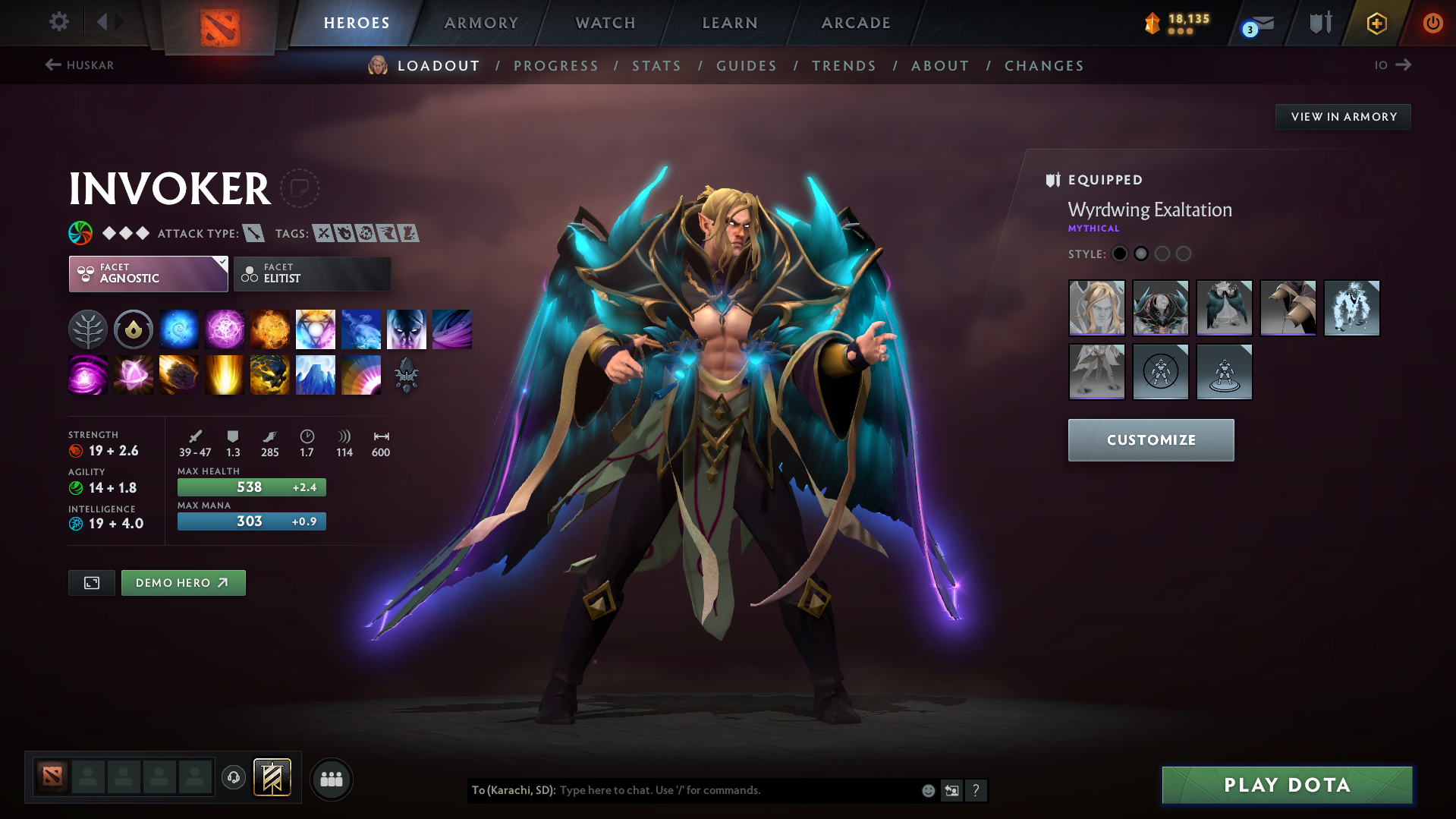Open the ARMORY menu
The image size is (1456, 819).
[x=481, y=23]
